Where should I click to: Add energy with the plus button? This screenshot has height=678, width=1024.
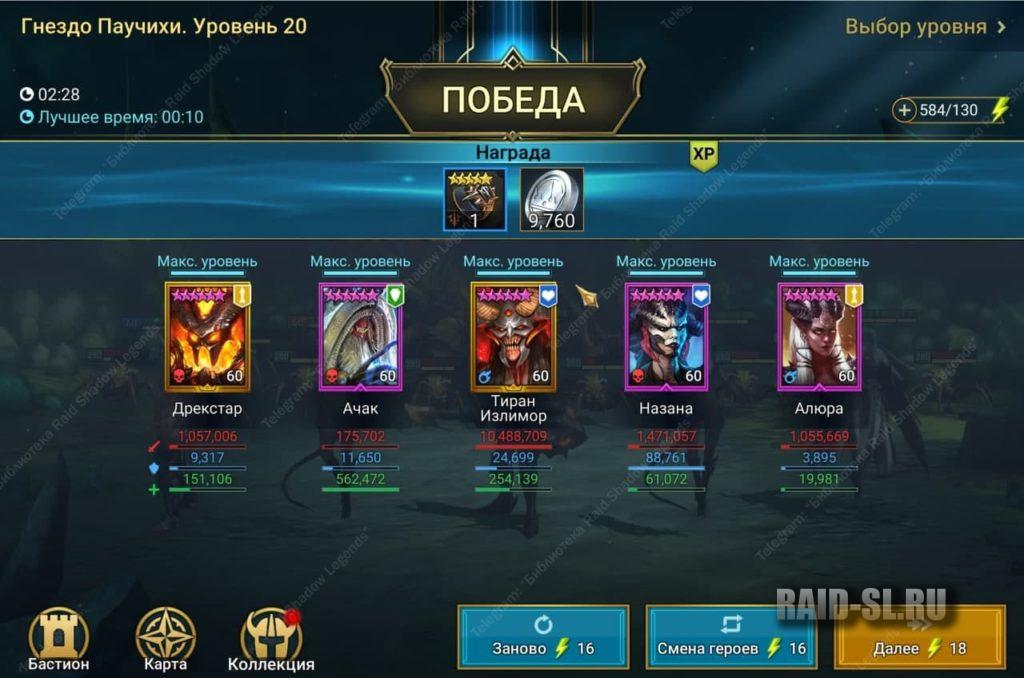coord(905,110)
